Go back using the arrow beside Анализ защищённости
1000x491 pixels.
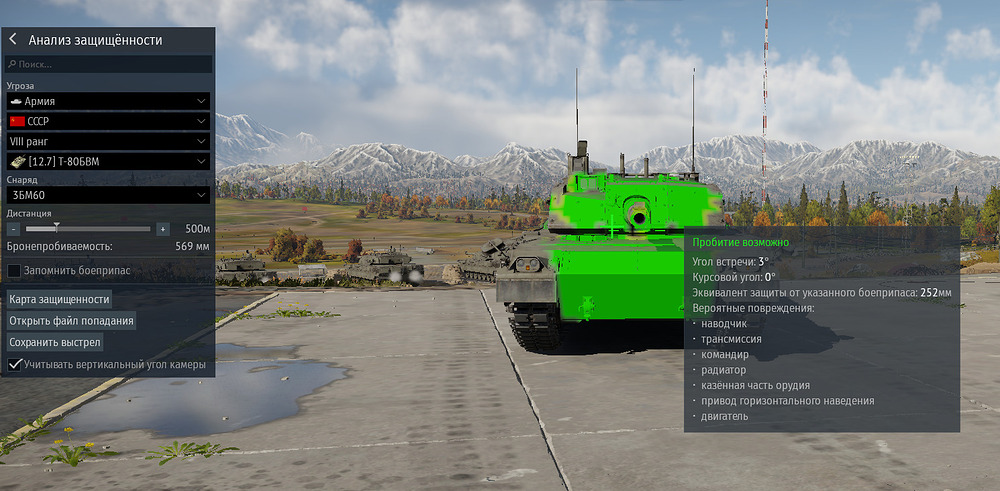click(x=13, y=40)
